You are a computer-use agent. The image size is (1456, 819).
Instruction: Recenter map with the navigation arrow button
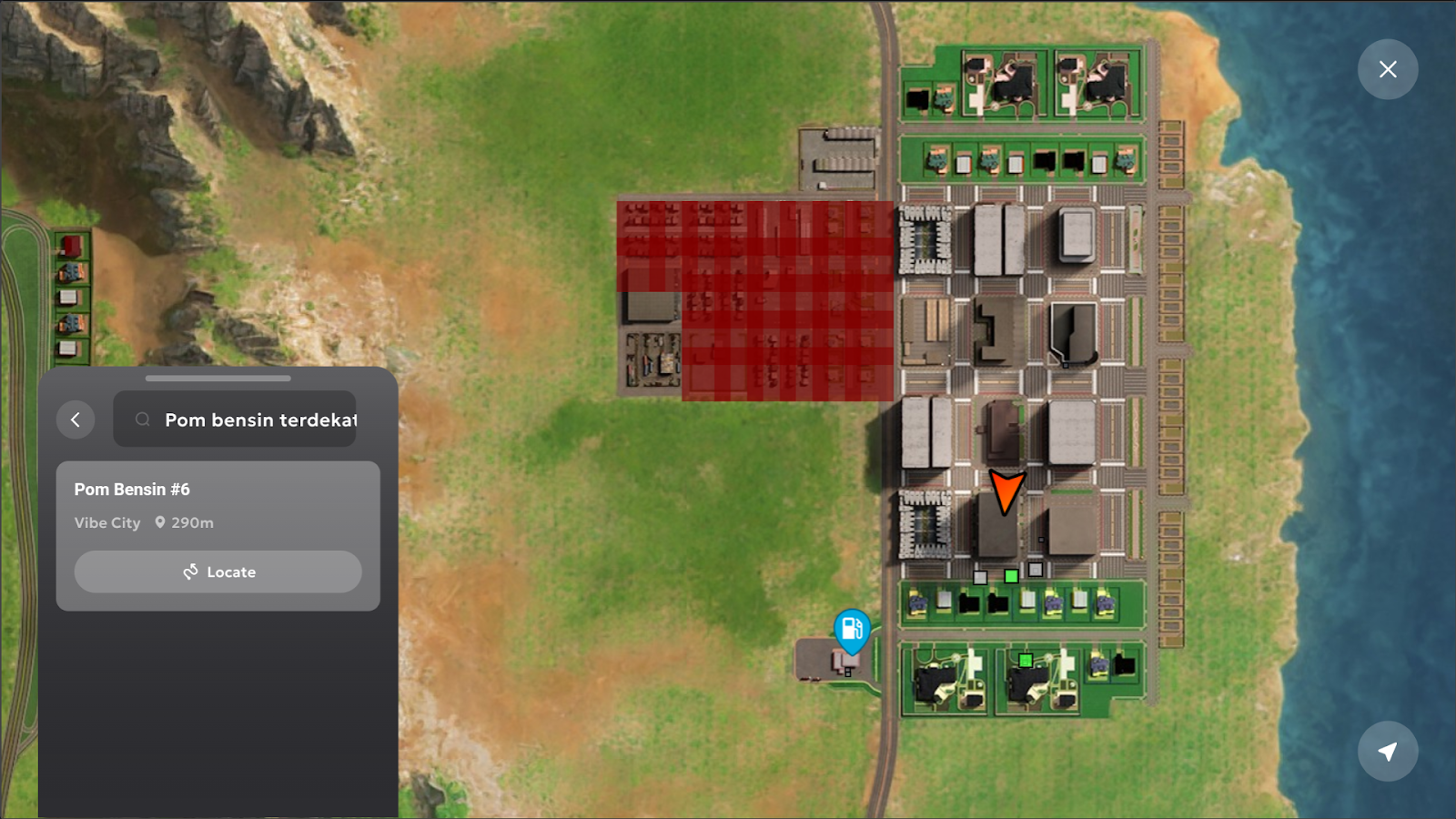[1387, 752]
